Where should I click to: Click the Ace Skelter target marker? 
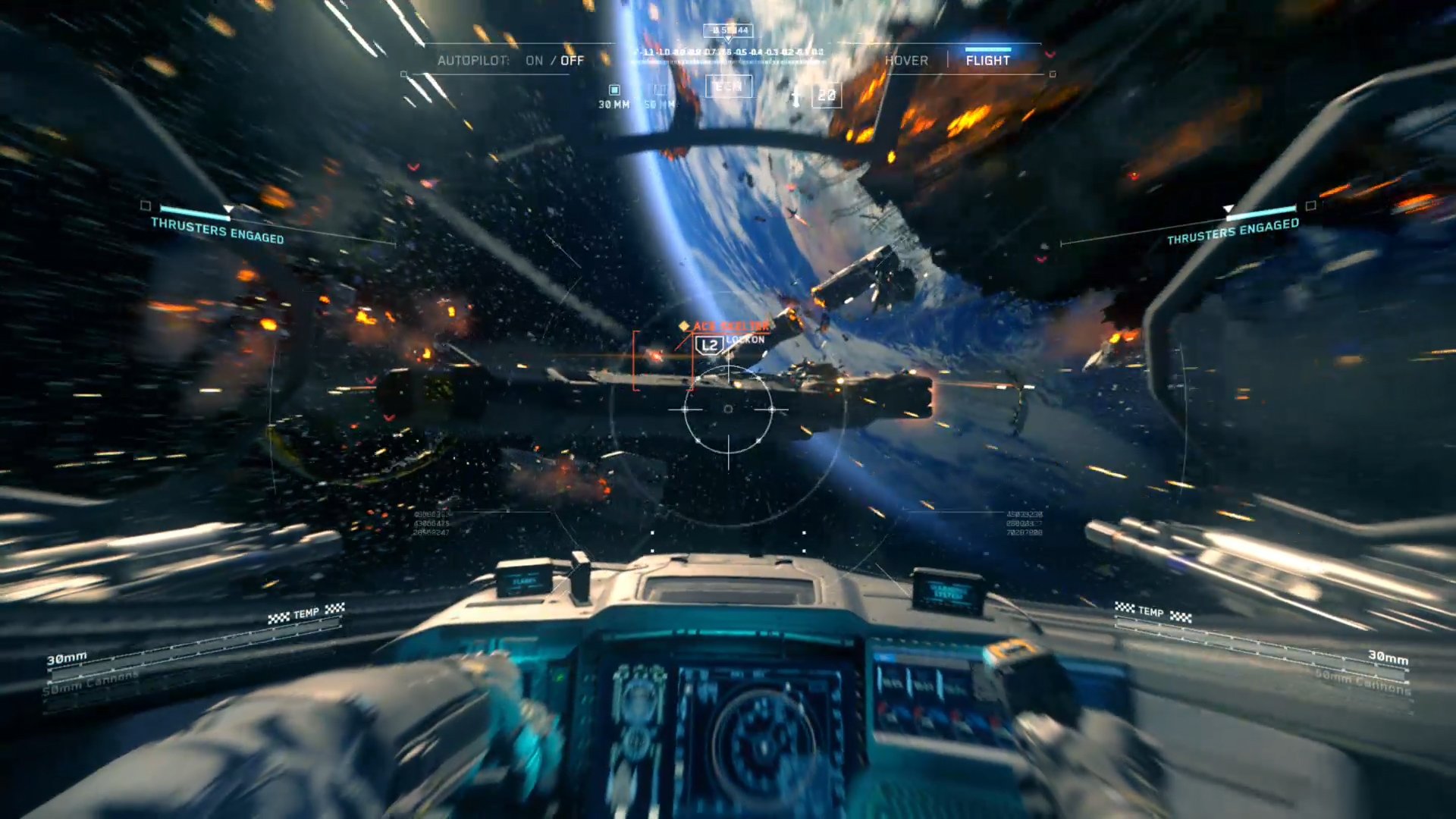724,326
